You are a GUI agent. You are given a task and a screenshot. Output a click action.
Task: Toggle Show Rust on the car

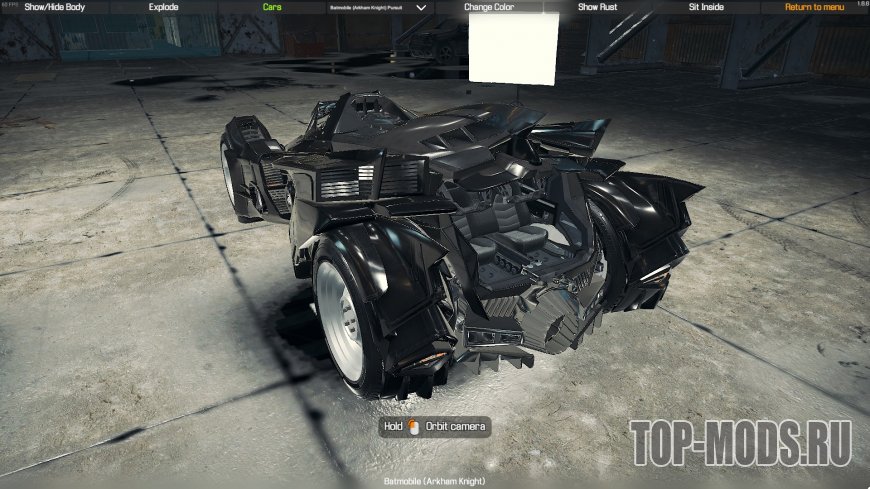click(x=597, y=7)
